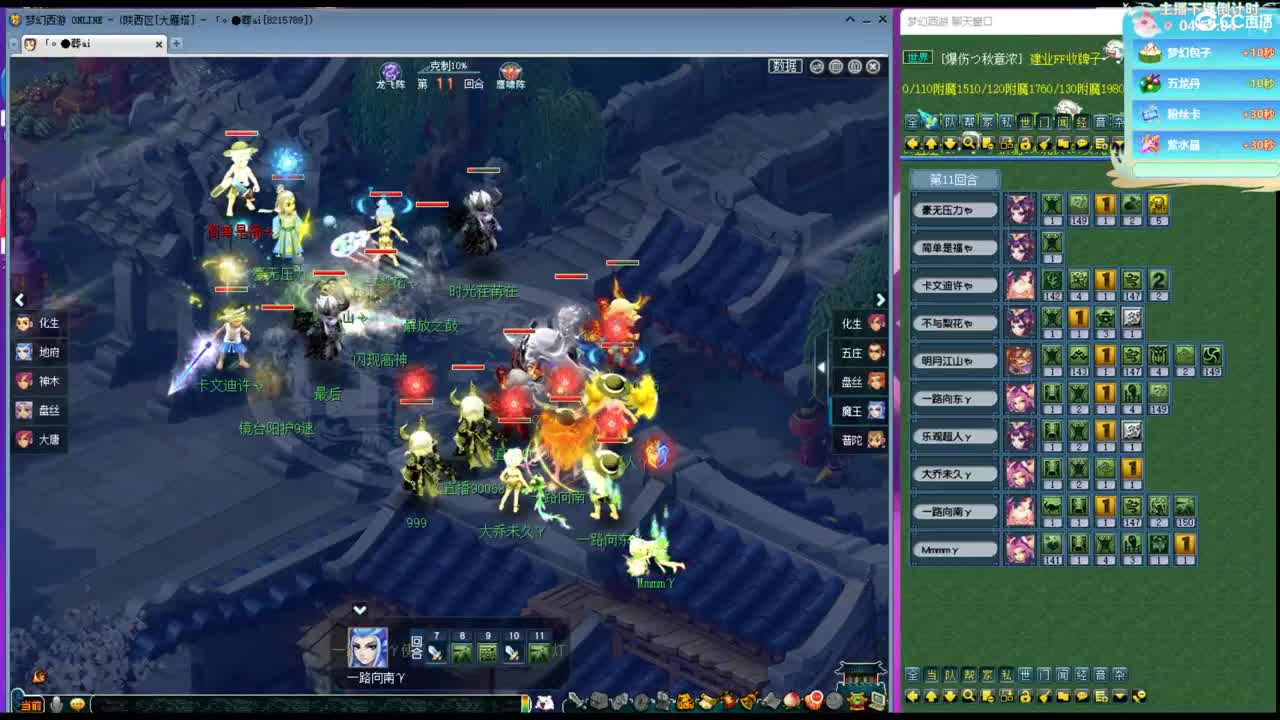
Task: Select the sword attack icon in battle bar
Action: [435, 650]
